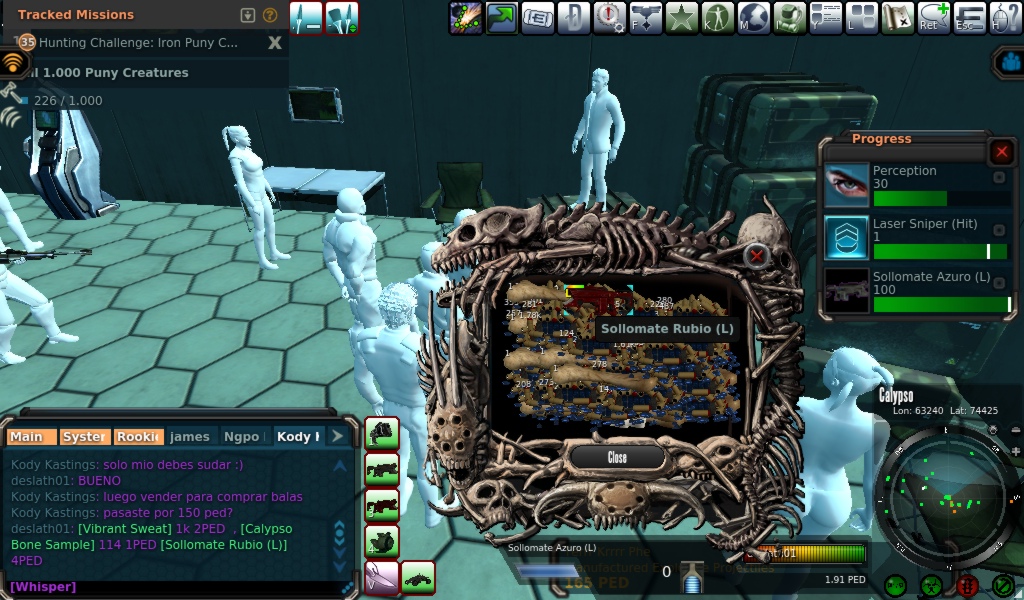Remove the Hunting Challenge tracked mission
The width and height of the screenshot is (1024, 600).
pos(275,43)
